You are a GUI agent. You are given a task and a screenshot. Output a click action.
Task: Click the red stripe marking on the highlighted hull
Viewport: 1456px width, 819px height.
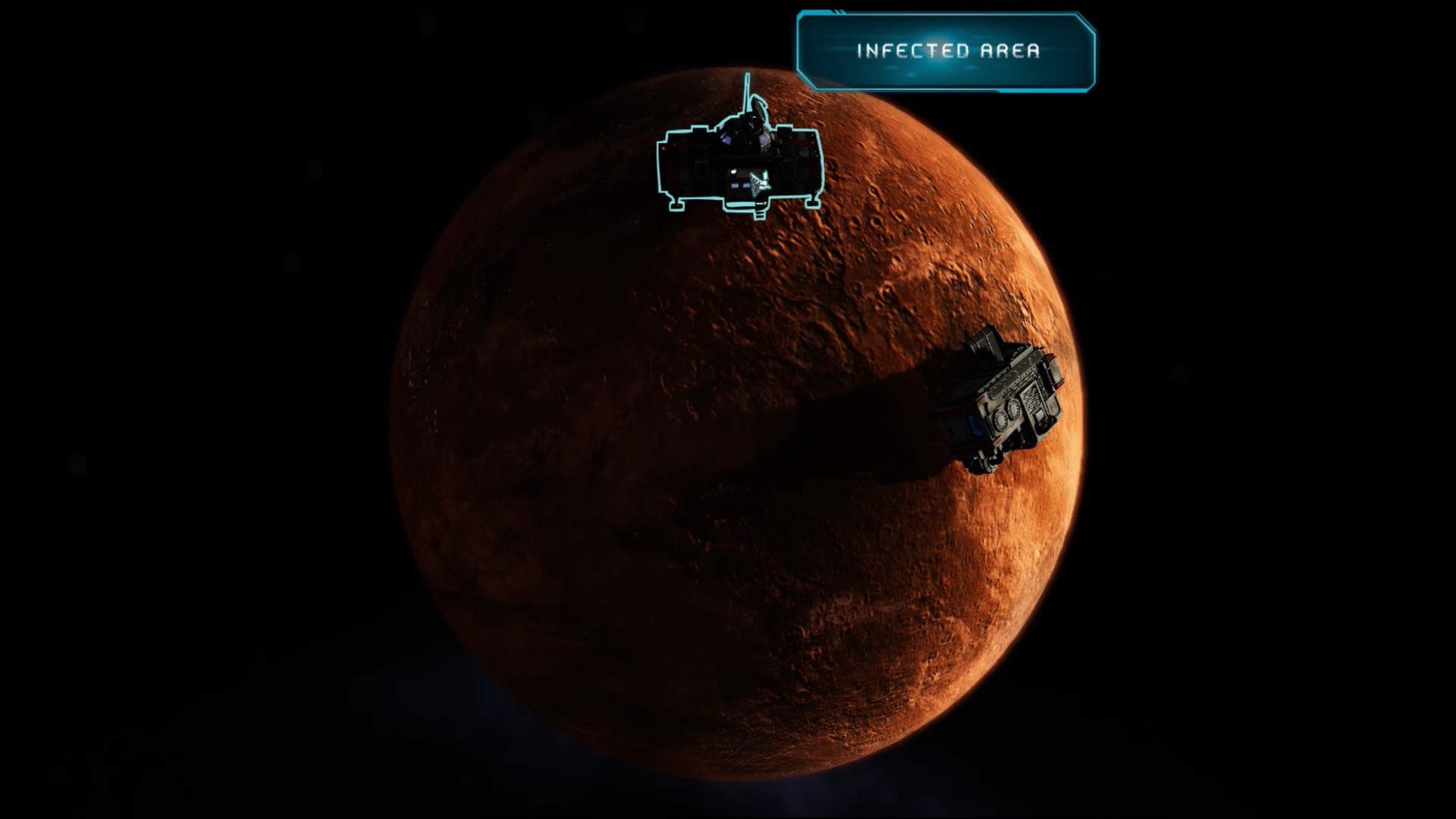[799, 144]
